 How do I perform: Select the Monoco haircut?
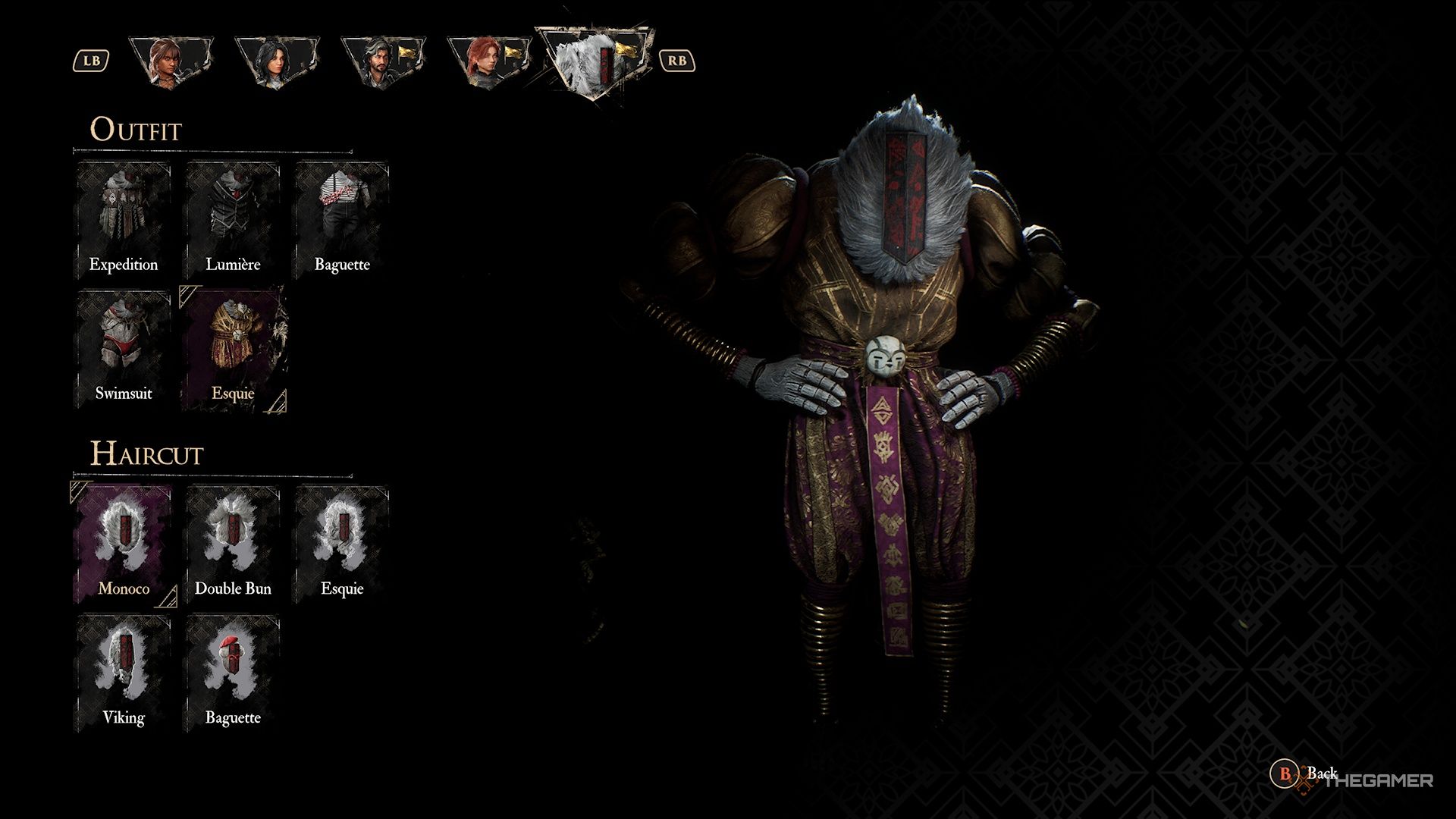tap(124, 538)
